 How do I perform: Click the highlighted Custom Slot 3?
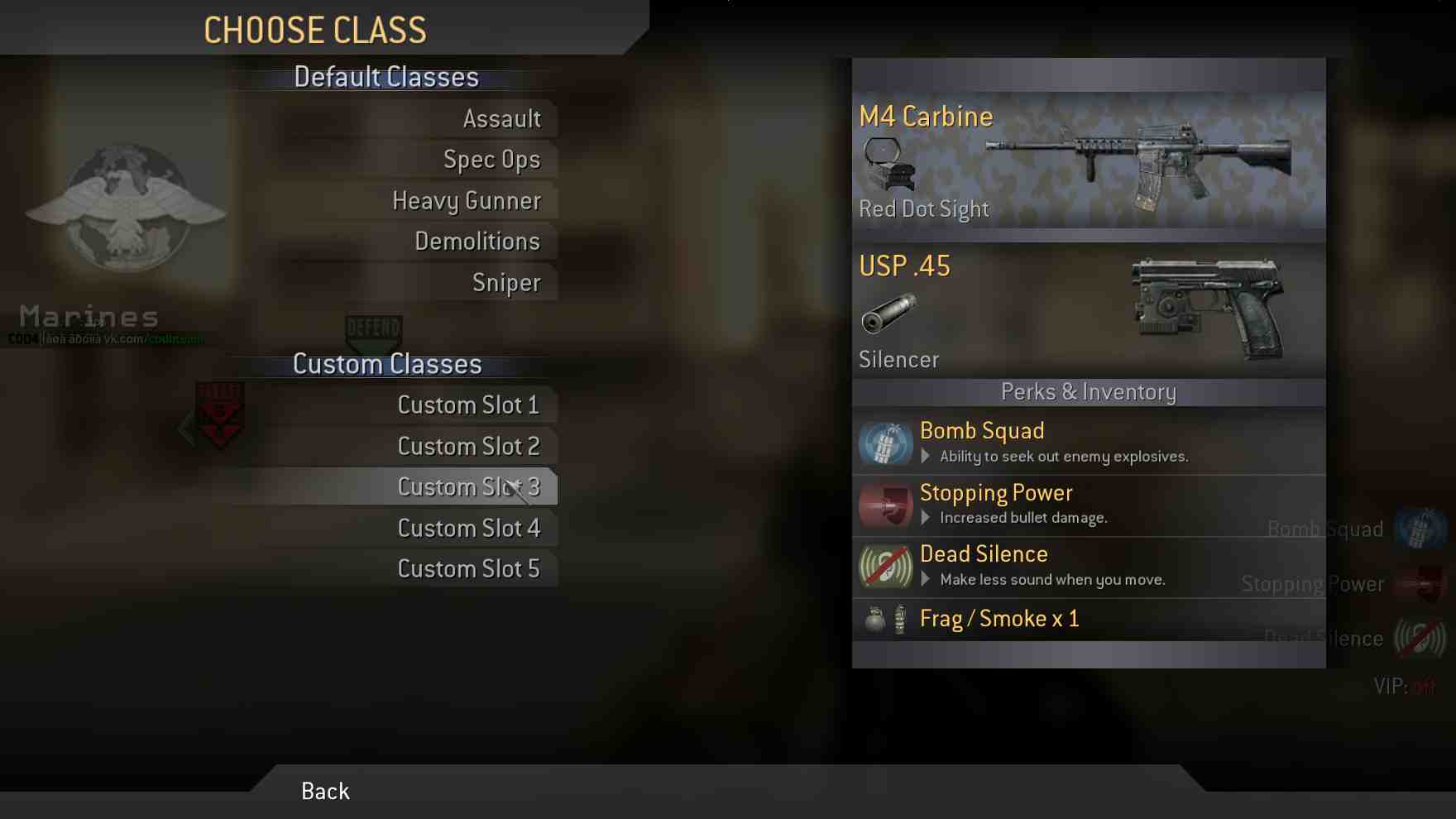tap(468, 487)
